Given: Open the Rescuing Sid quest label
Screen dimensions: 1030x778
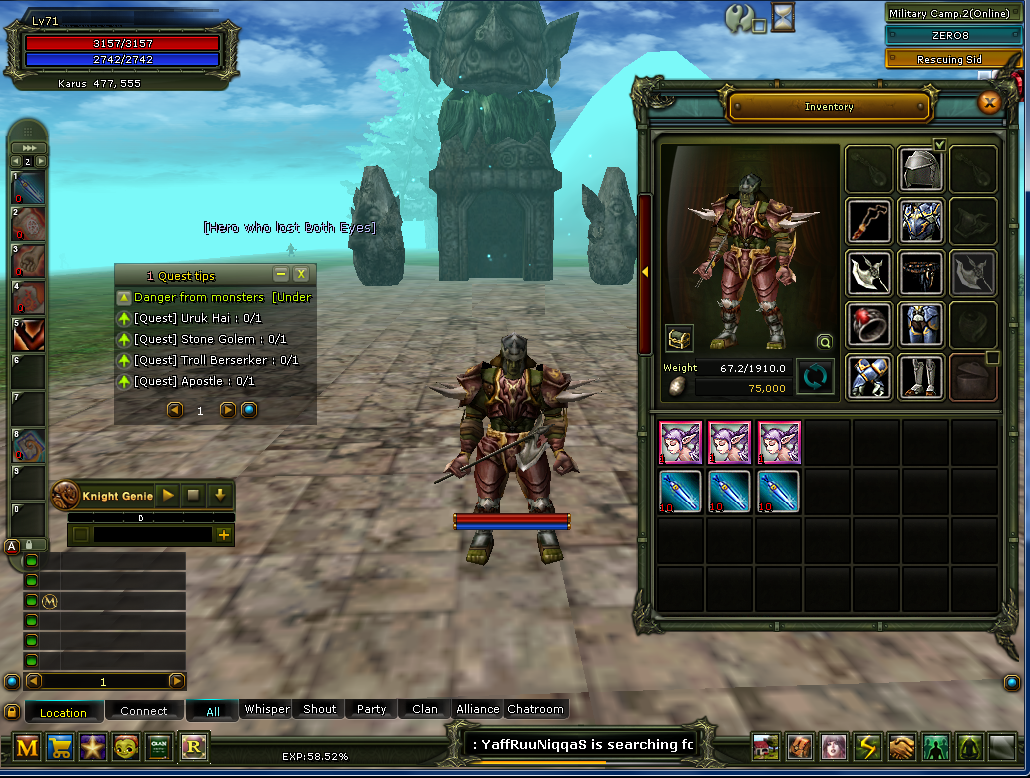Looking at the screenshot, I should (x=949, y=59).
